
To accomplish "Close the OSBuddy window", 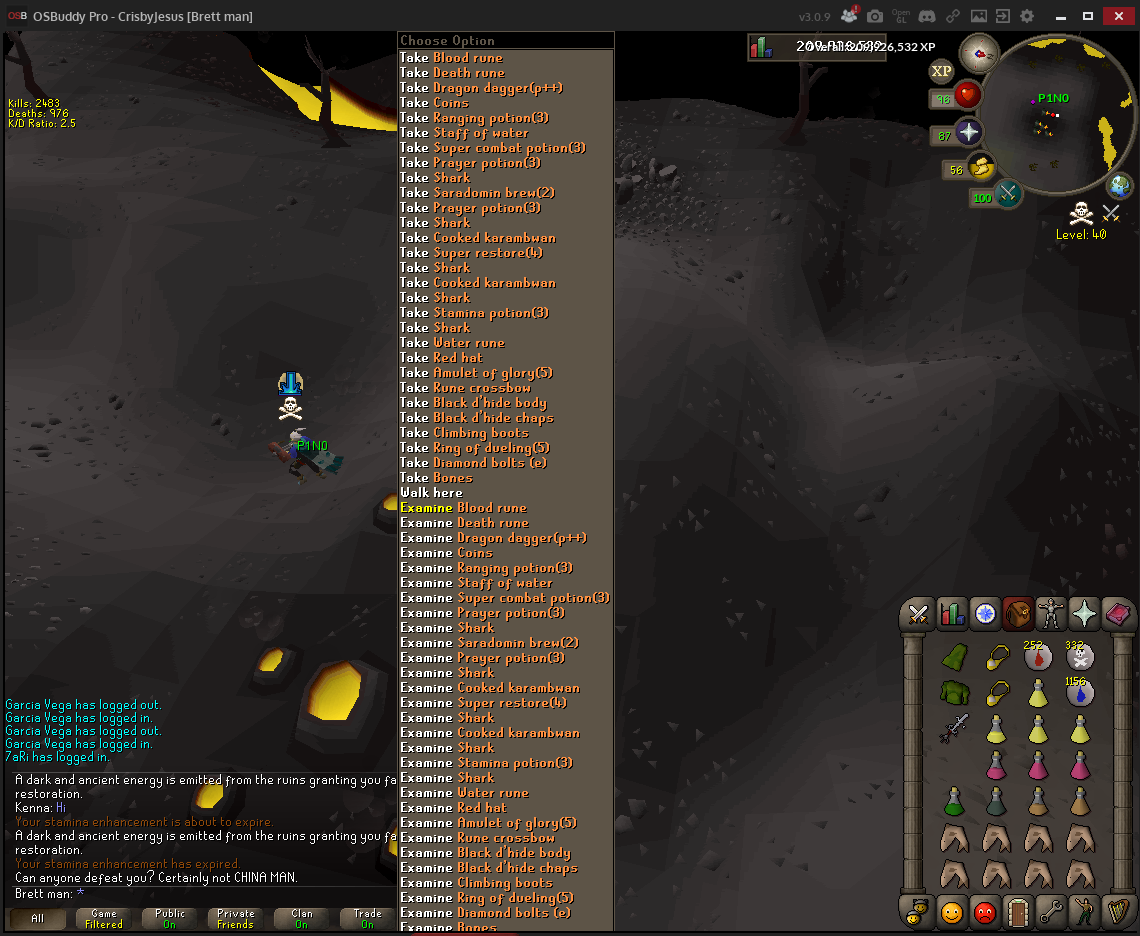I will point(1115,16).
